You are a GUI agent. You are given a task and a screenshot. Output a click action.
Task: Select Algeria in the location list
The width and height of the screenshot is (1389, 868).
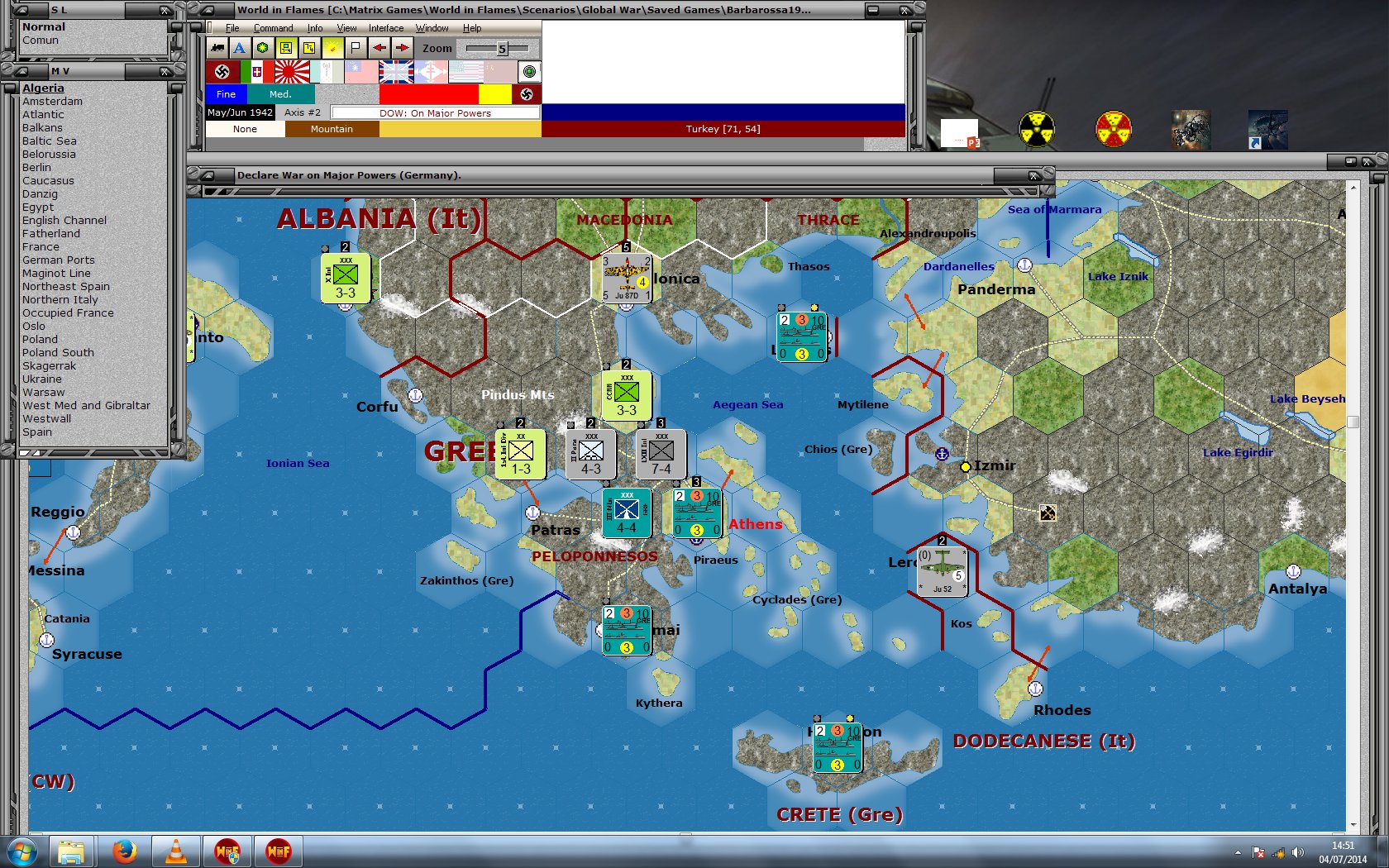tap(43, 88)
